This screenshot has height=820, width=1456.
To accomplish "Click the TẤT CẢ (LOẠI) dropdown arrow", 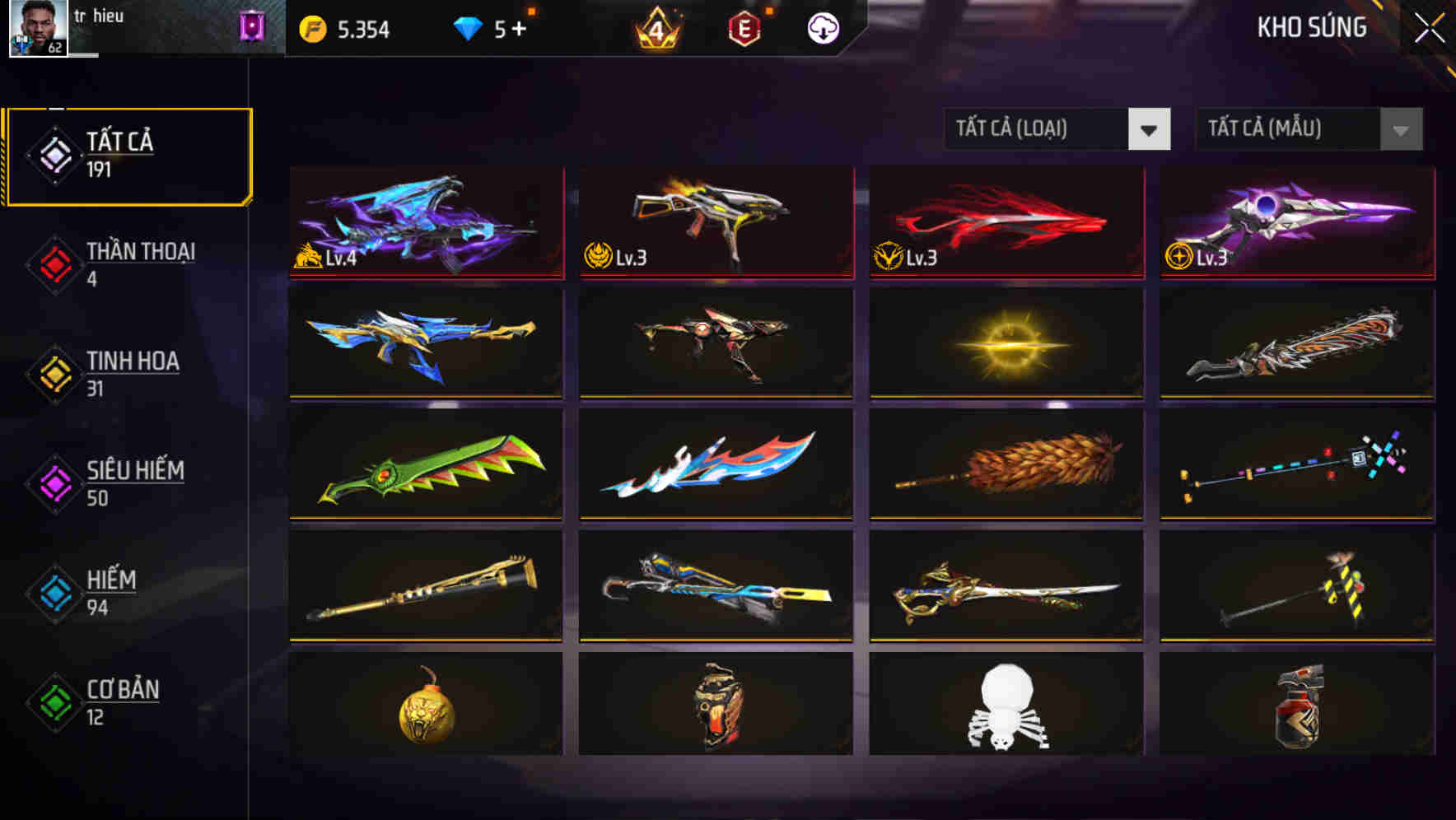I will click(x=1150, y=129).
